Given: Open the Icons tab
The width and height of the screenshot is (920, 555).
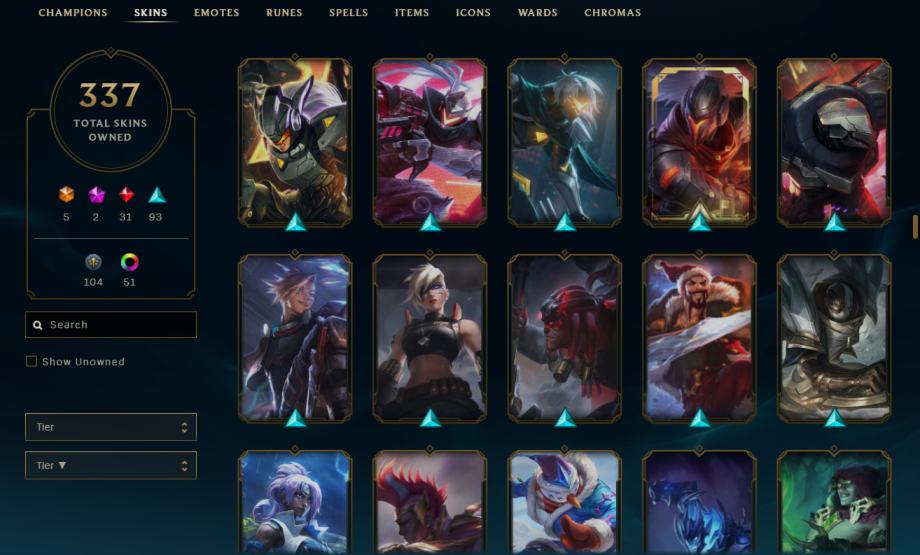Looking at the screenshot, I should [473, 13].
